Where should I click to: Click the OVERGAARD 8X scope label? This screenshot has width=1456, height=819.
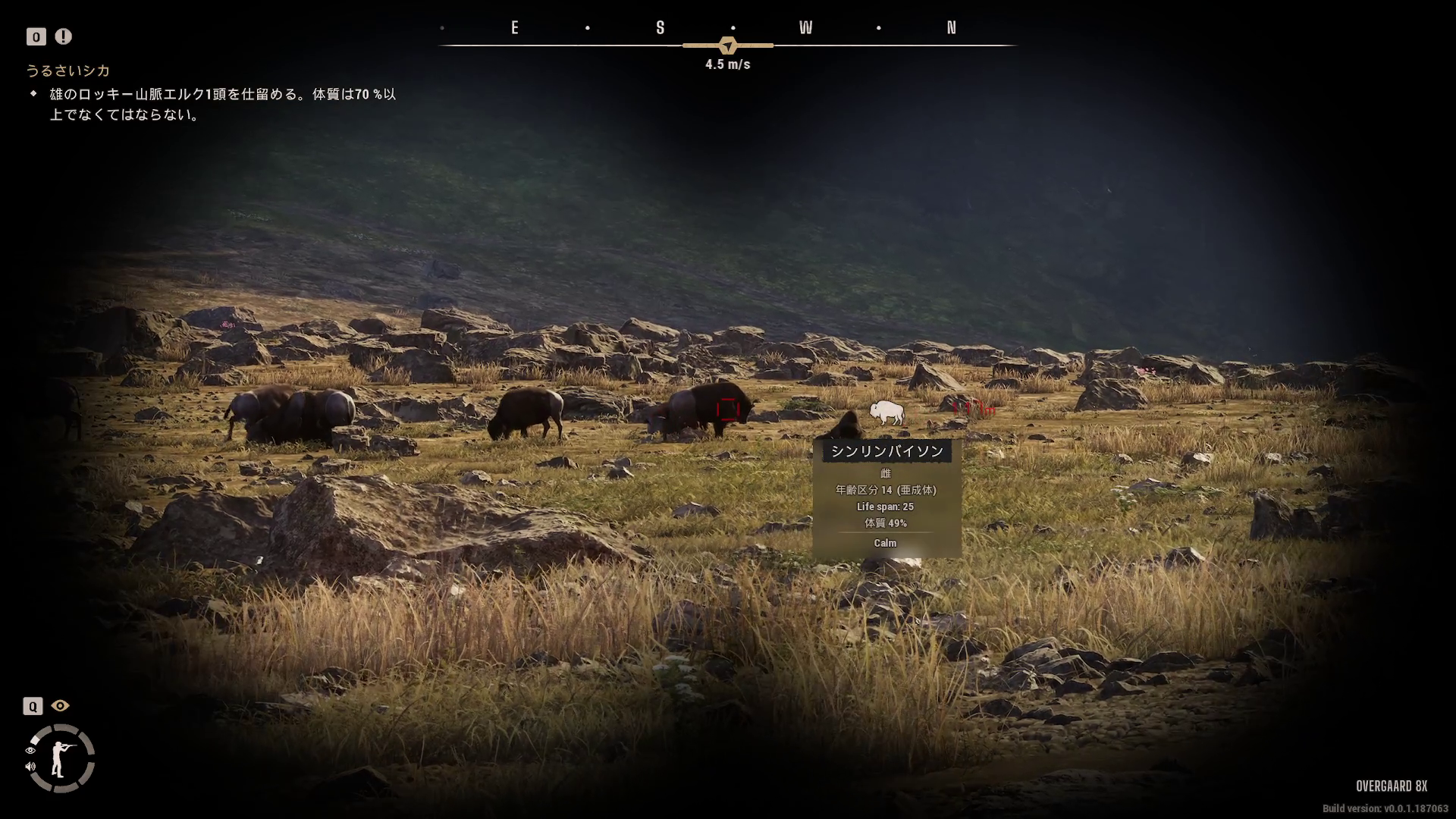[1392, 787]
